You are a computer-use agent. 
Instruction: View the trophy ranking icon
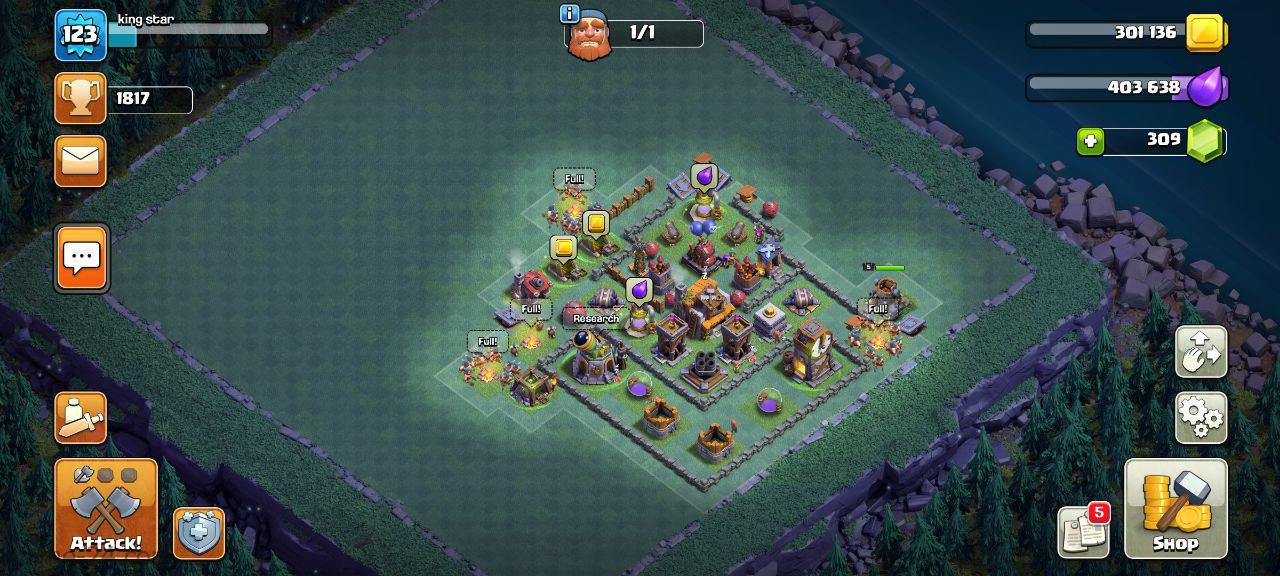point(80,98)
